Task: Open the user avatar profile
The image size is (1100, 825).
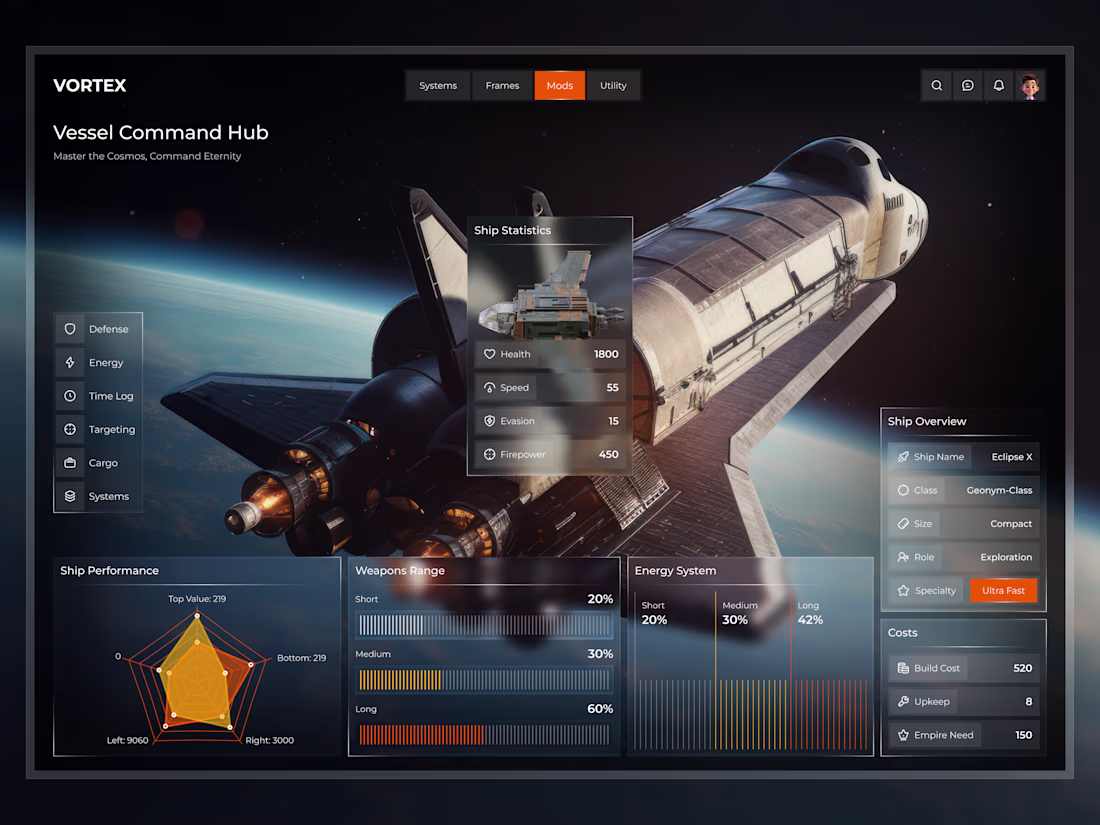Action: [x=1030, y=86]
